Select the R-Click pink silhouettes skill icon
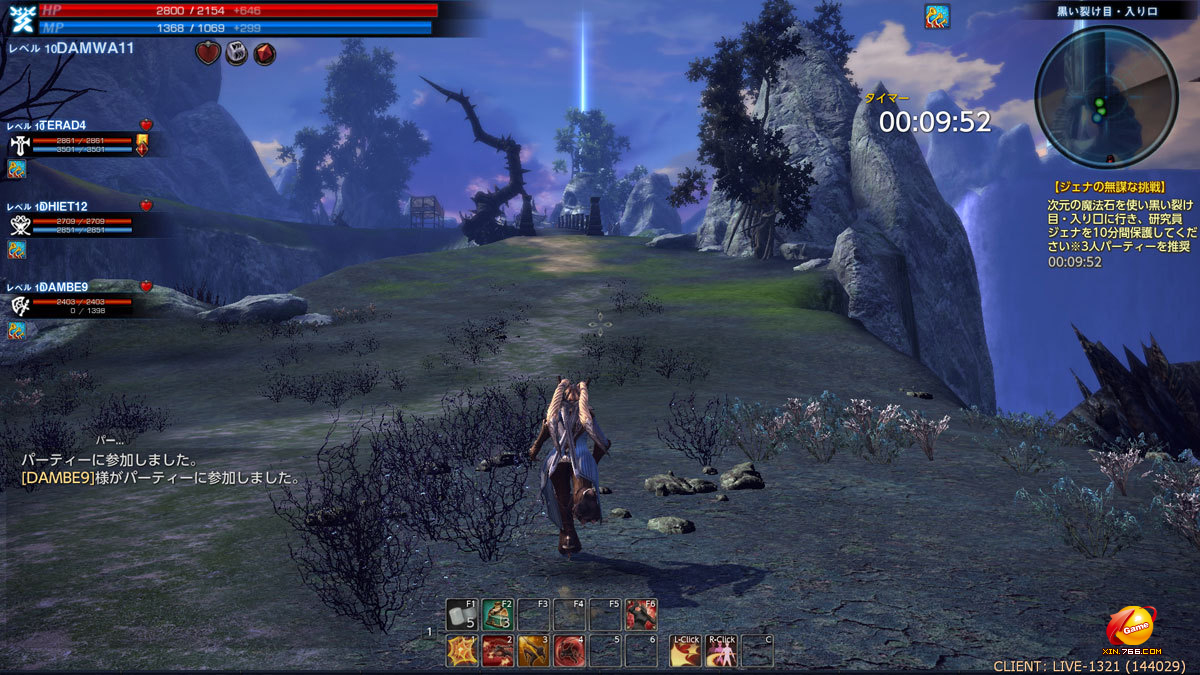Image resolution: width=1200 pixels, height=675 pixels. (721, 651)
